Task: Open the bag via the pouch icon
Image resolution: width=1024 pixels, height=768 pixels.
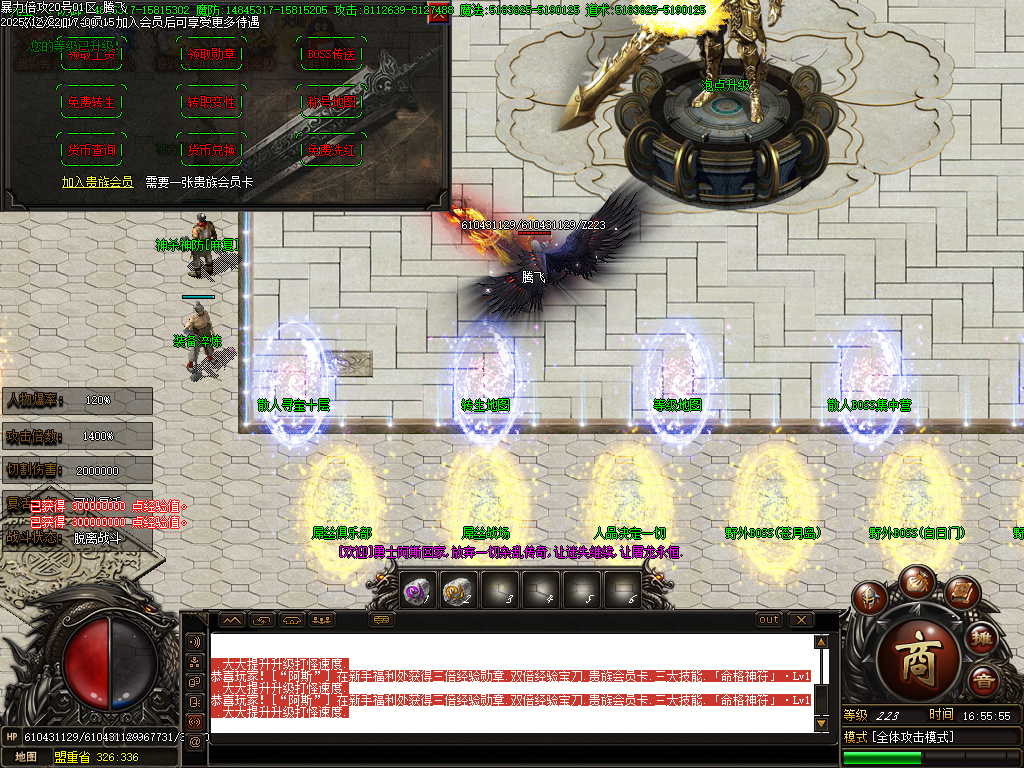Action: pos(915,581)
